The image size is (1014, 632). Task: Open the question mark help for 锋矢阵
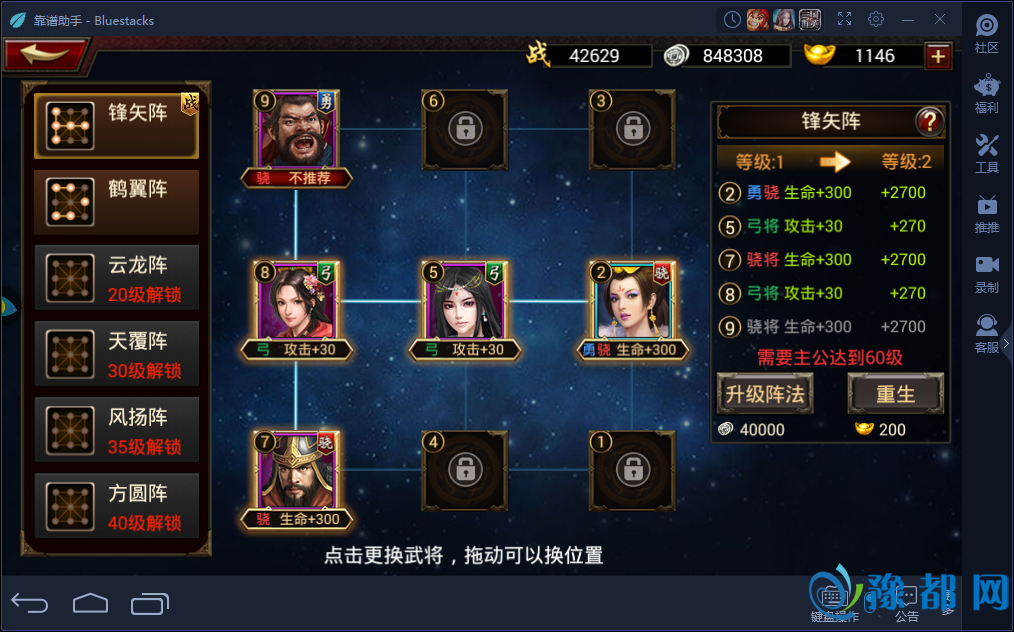[929, 122]
